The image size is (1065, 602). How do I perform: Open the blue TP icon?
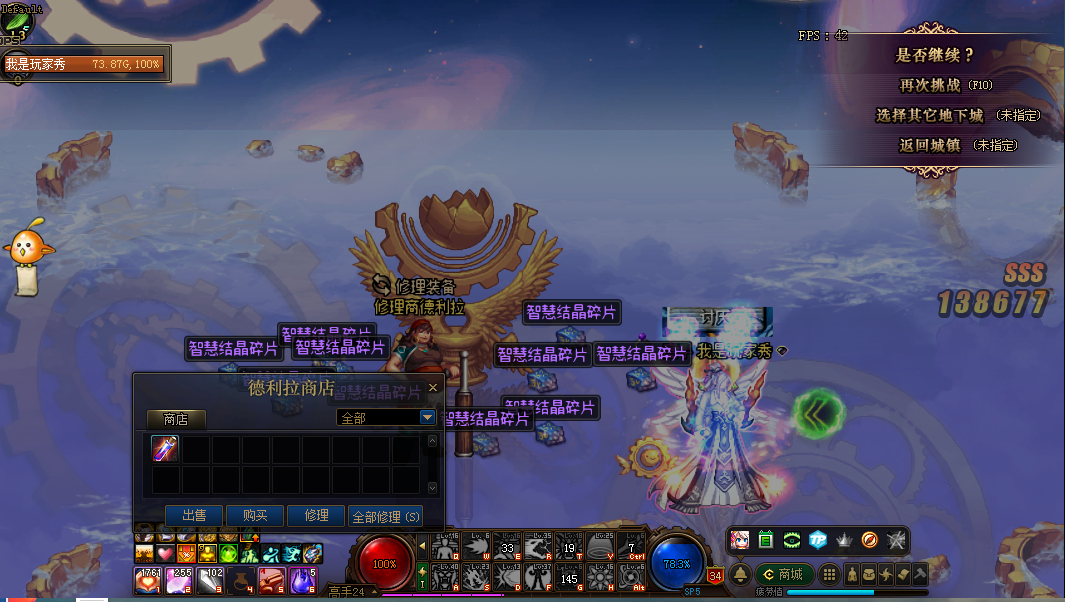pos(818,540)
